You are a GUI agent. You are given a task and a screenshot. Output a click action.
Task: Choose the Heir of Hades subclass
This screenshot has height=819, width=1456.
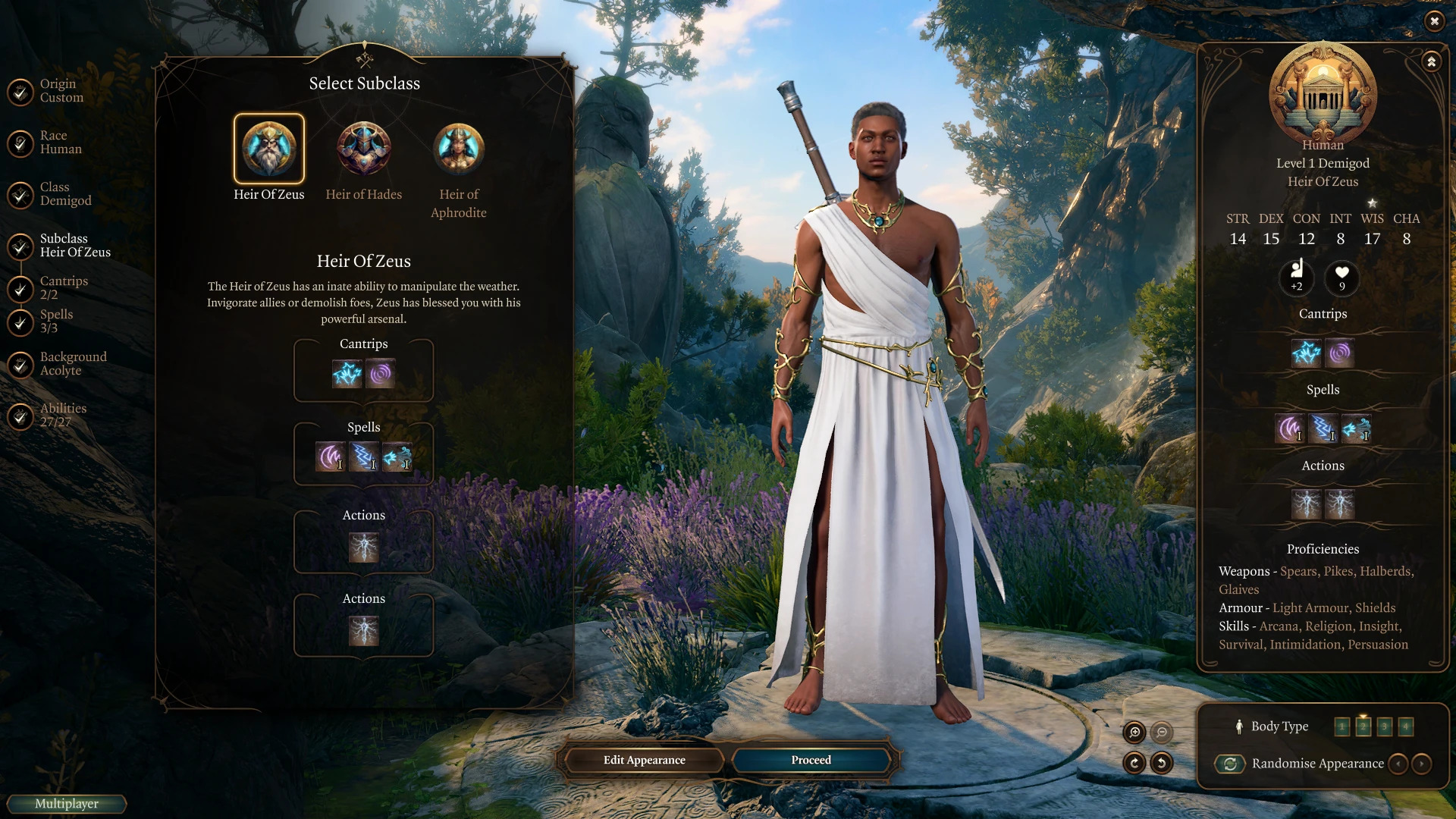pyautogui.click(x=364, y=149)
